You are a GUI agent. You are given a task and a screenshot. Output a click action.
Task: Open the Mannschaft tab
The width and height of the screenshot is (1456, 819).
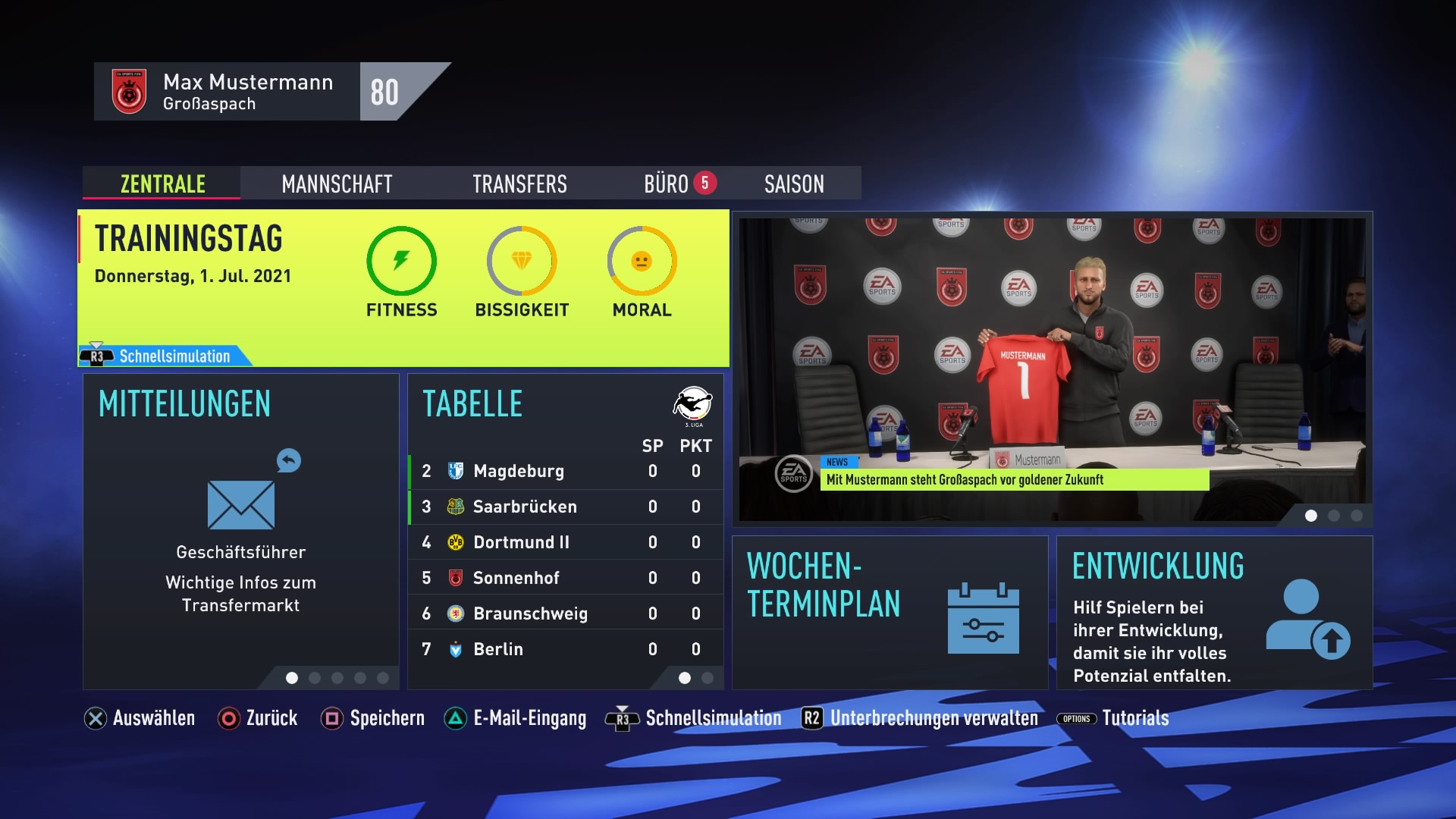(337, 184)
